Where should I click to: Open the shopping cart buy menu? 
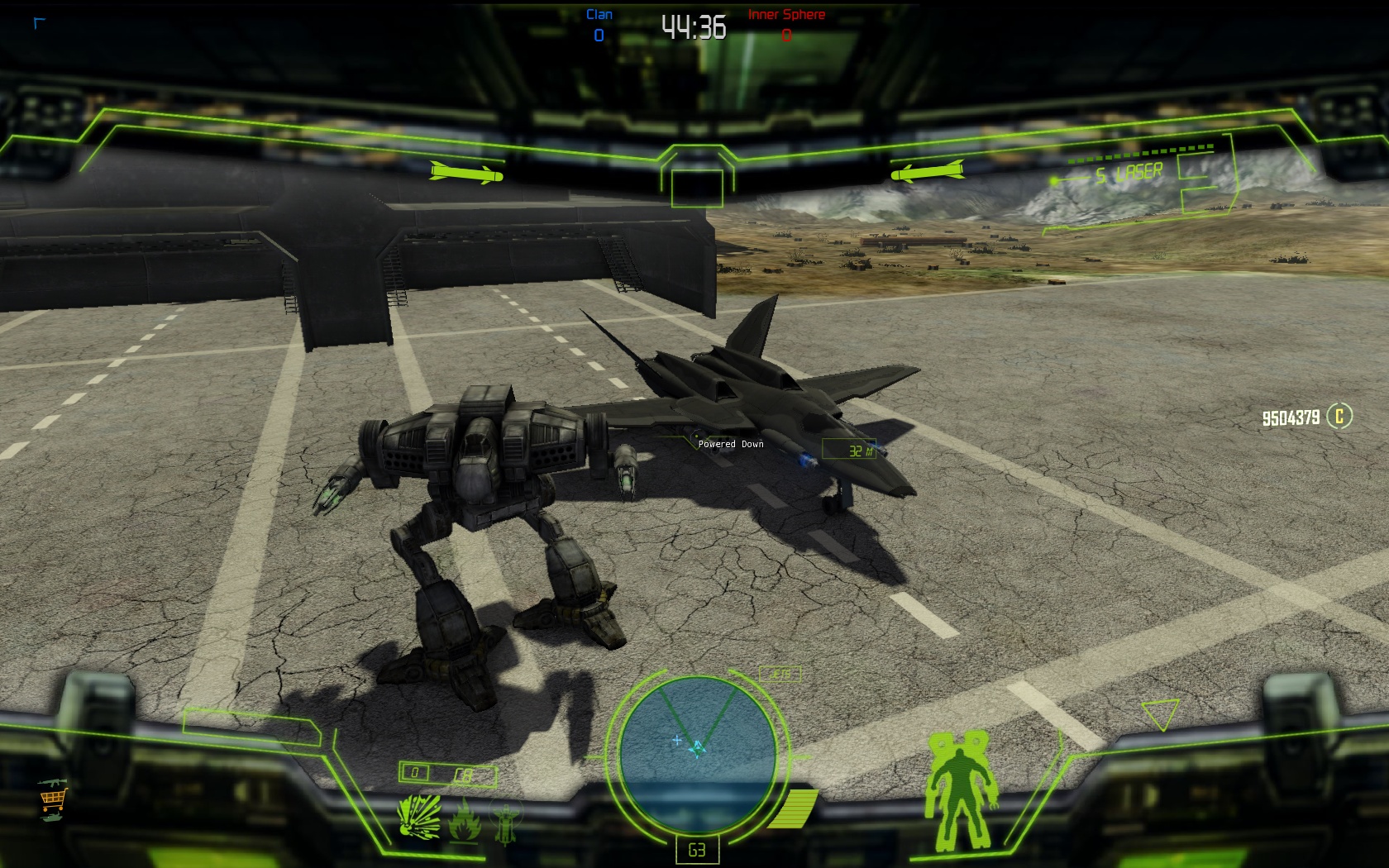(x=52, y=799)
